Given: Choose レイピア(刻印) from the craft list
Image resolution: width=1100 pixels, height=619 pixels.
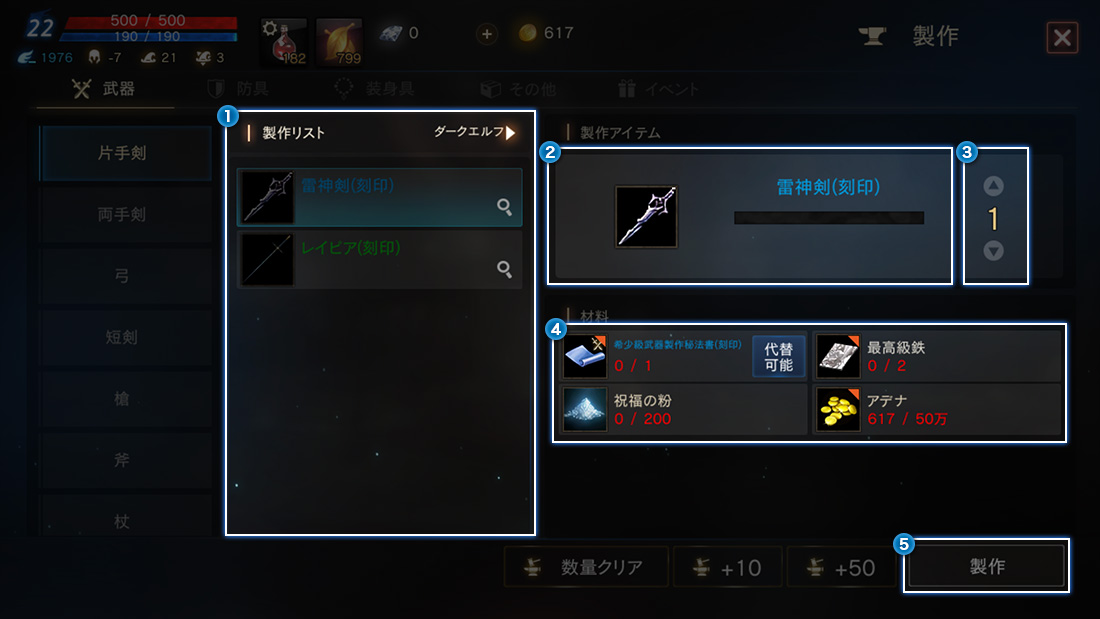Looking at the screenshot, I should coord(380,260).
